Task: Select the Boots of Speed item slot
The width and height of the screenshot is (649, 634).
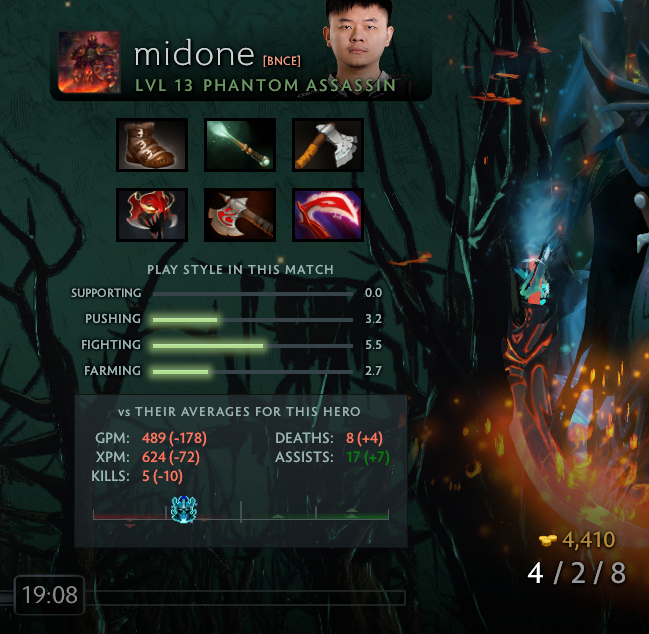Action: click(x=152, y=145)
